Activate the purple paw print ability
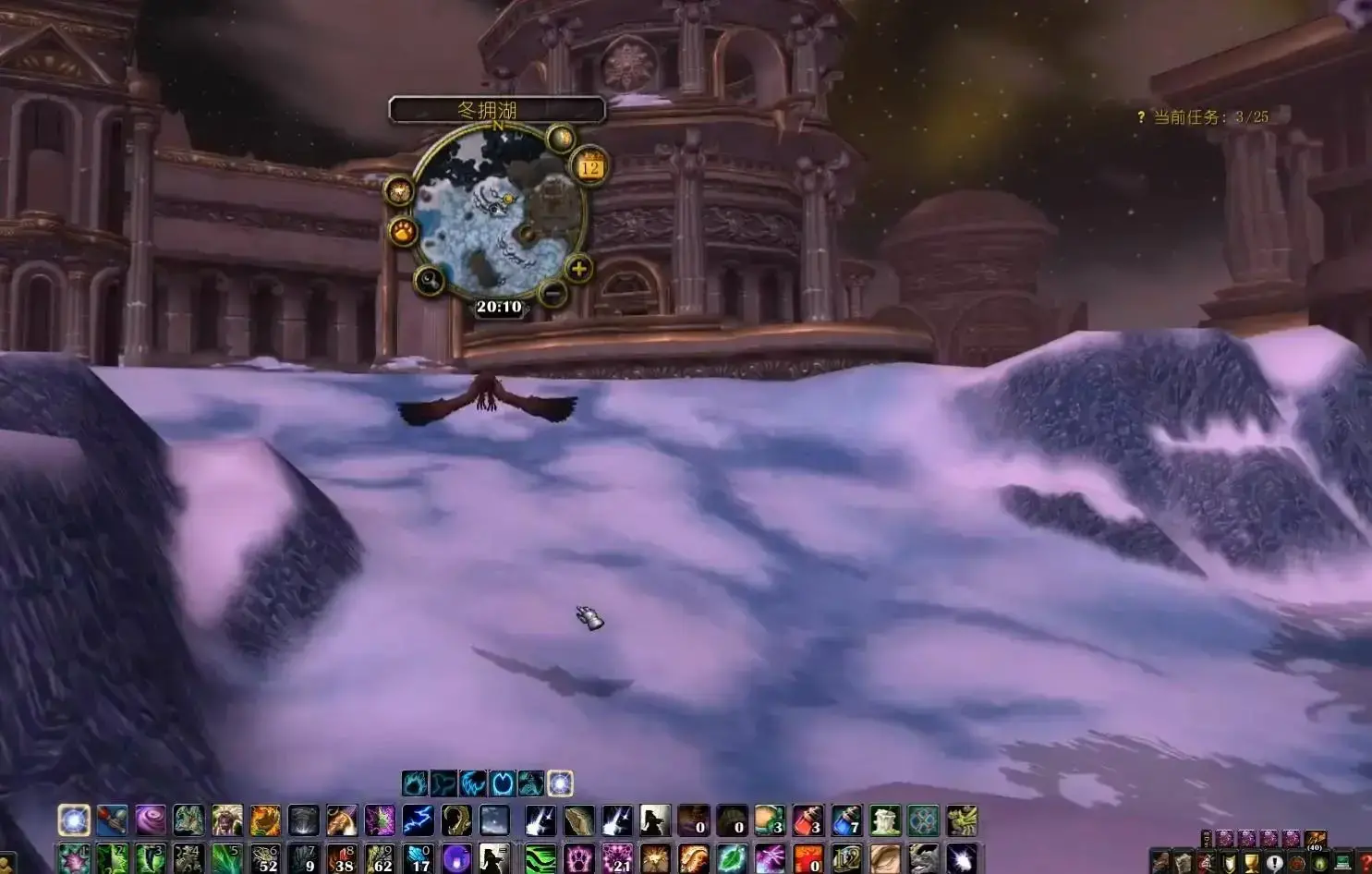The height and width of the screenshot is (874, 1372). [x=578, y=858]
